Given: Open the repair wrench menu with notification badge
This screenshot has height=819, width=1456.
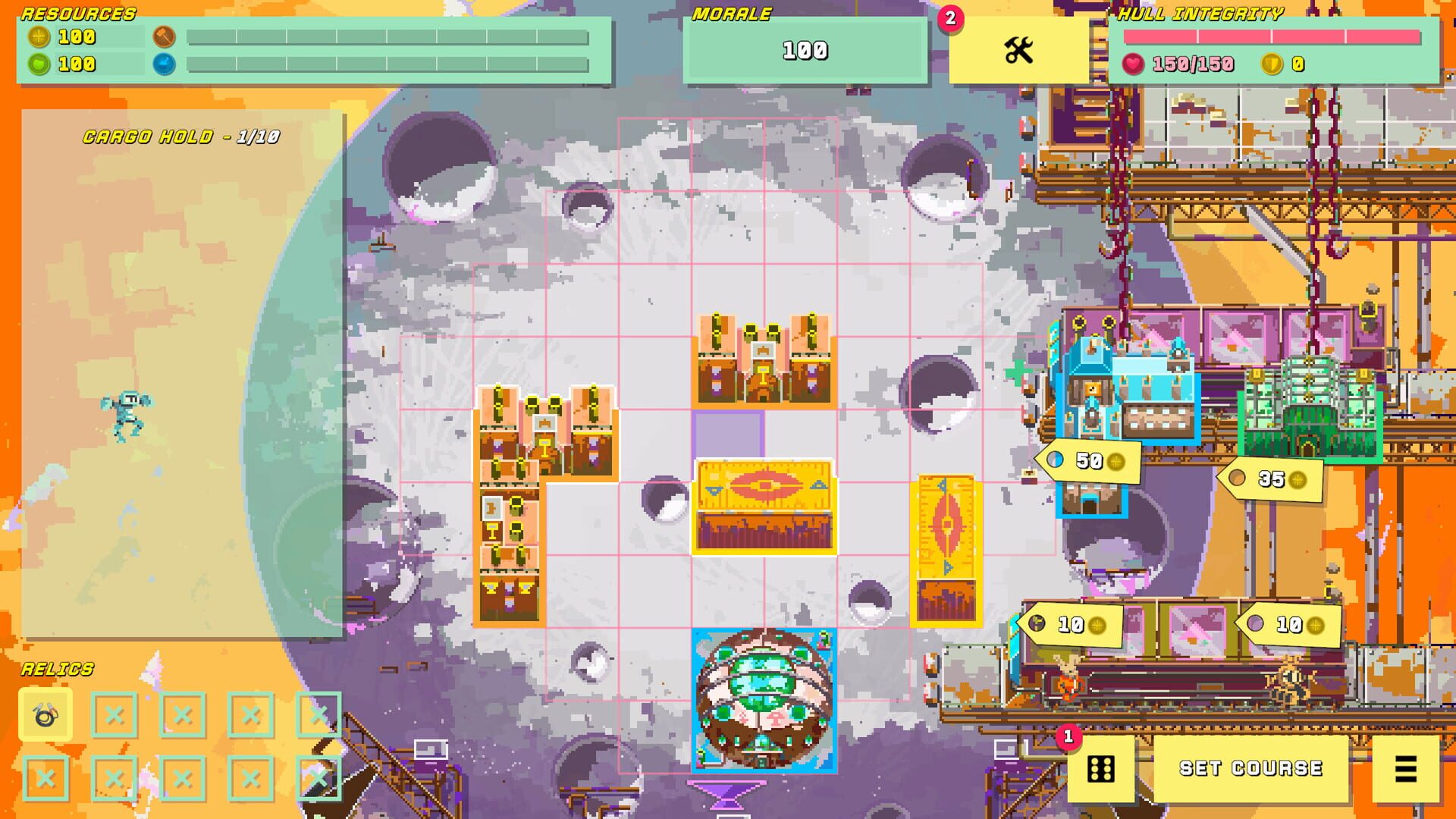Looking at the screenshot, I should (1020, 51).
